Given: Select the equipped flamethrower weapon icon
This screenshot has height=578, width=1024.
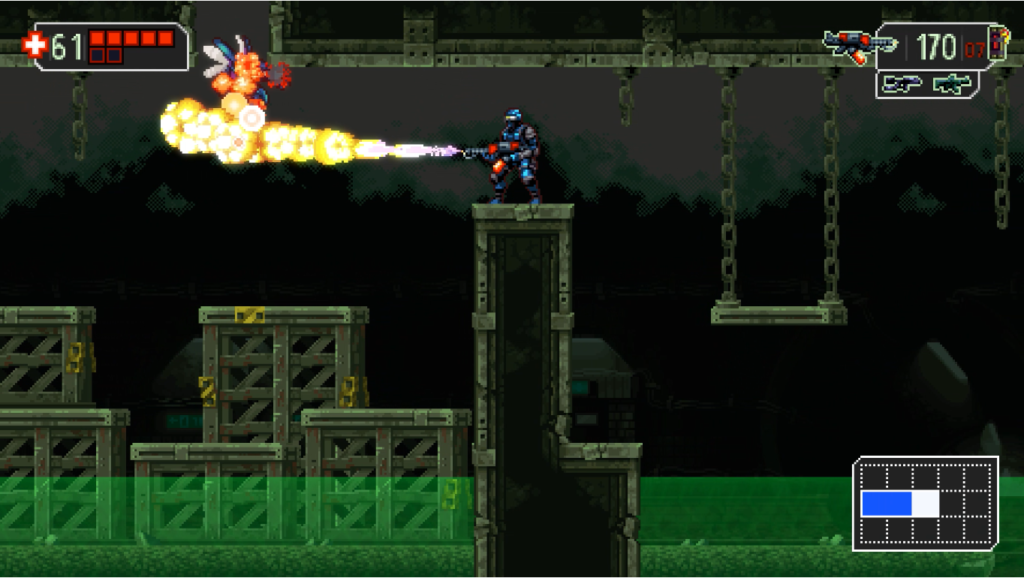Looking at the screenshot, I should click(x=858, y=45).
